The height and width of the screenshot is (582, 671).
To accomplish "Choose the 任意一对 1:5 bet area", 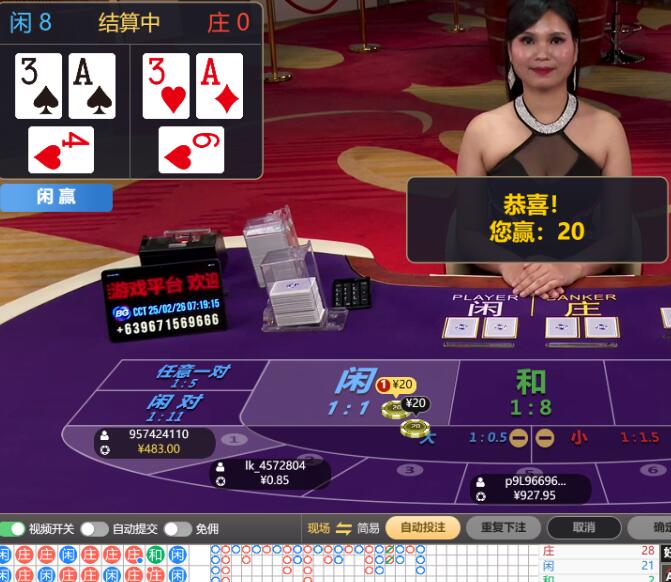I will tap(190, 375).
